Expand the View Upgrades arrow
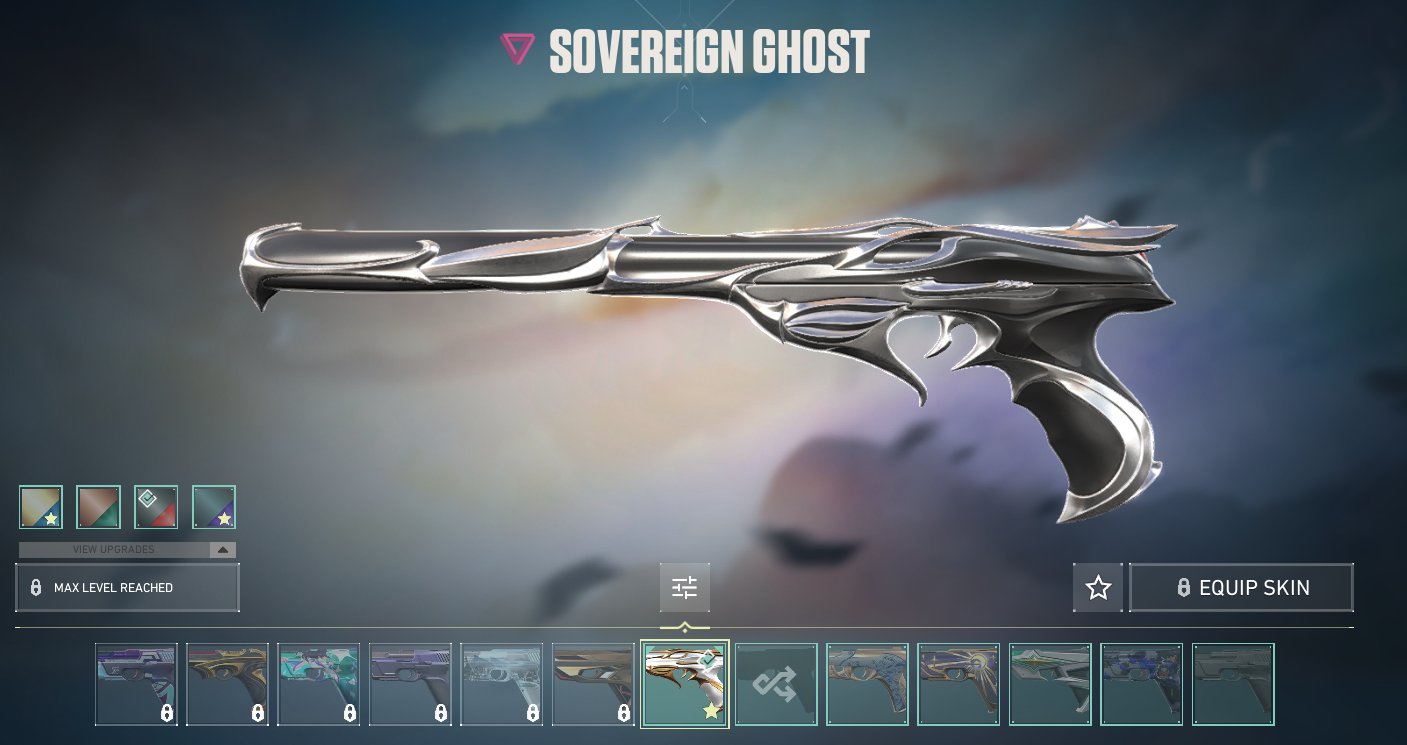This screenshot has height=745, width=1407. (x=223, y=550)
